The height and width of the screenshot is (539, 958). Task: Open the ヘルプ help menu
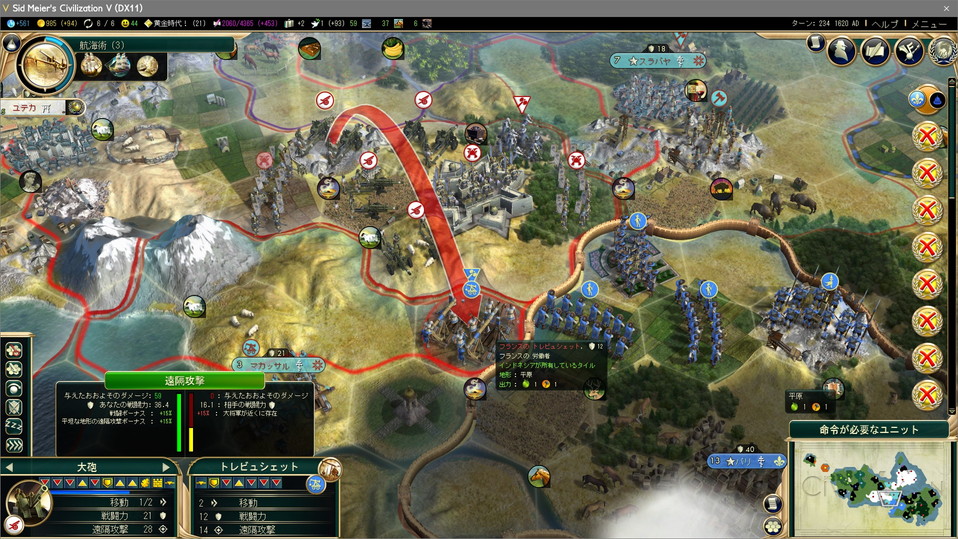coord(885,23)
